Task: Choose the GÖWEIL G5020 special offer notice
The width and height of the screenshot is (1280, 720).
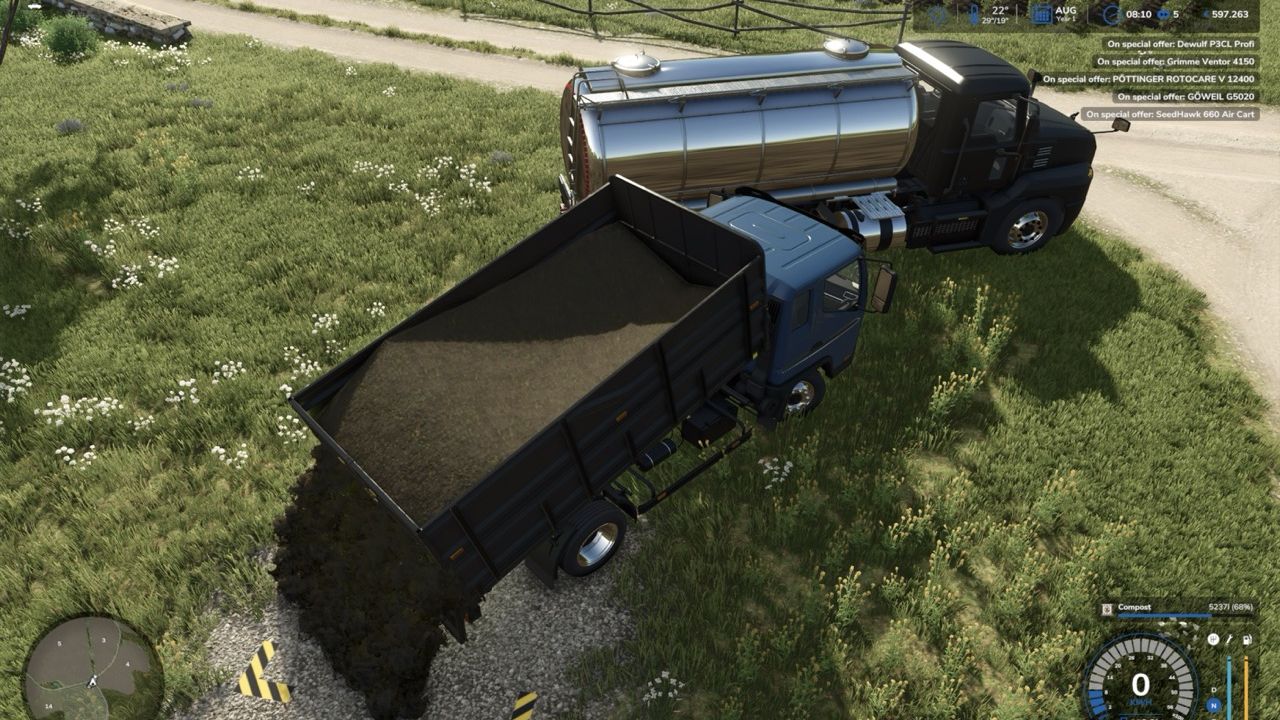Action: (x=1185, y=97)
